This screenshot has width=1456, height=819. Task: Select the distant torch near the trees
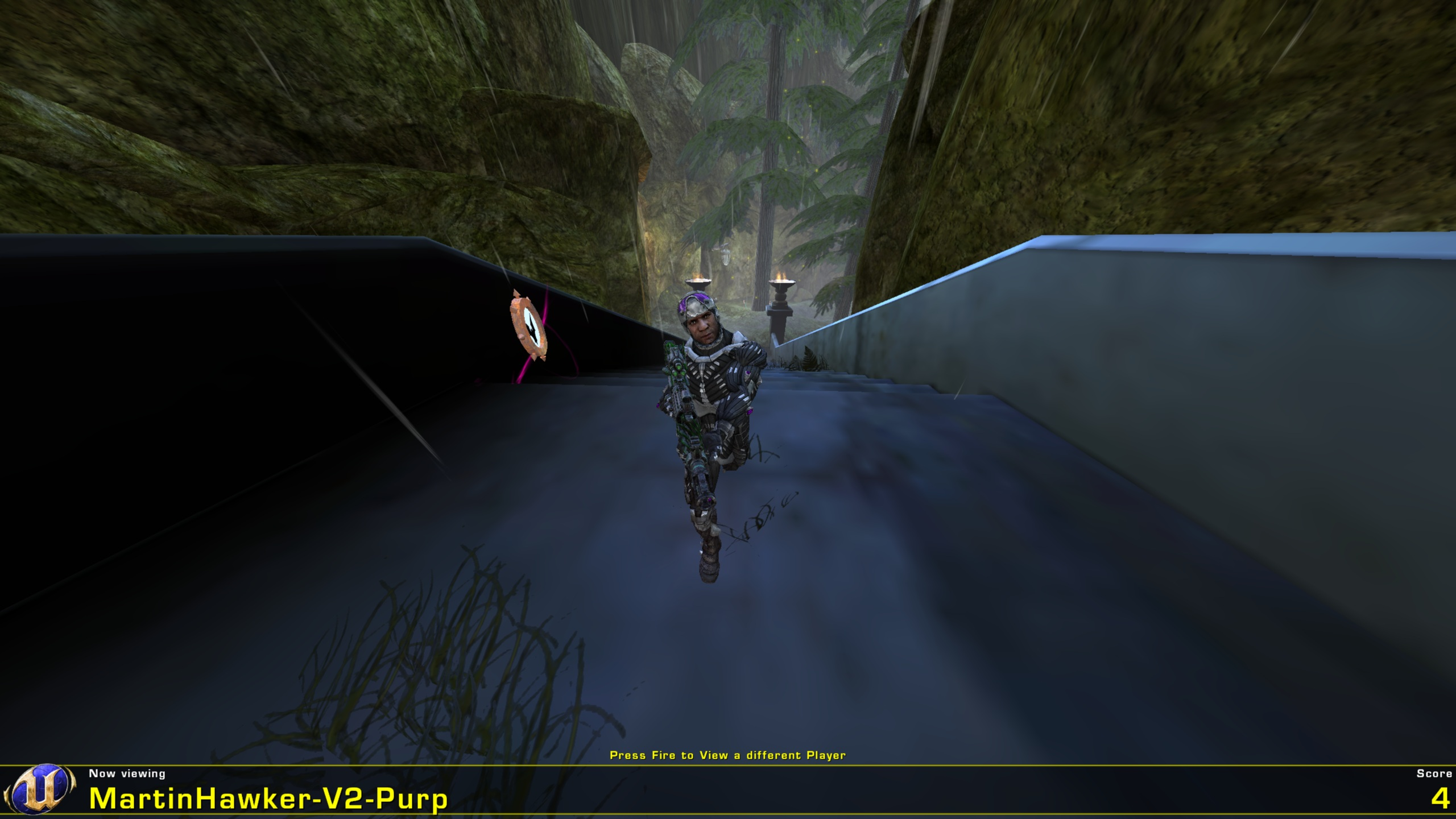697,279
